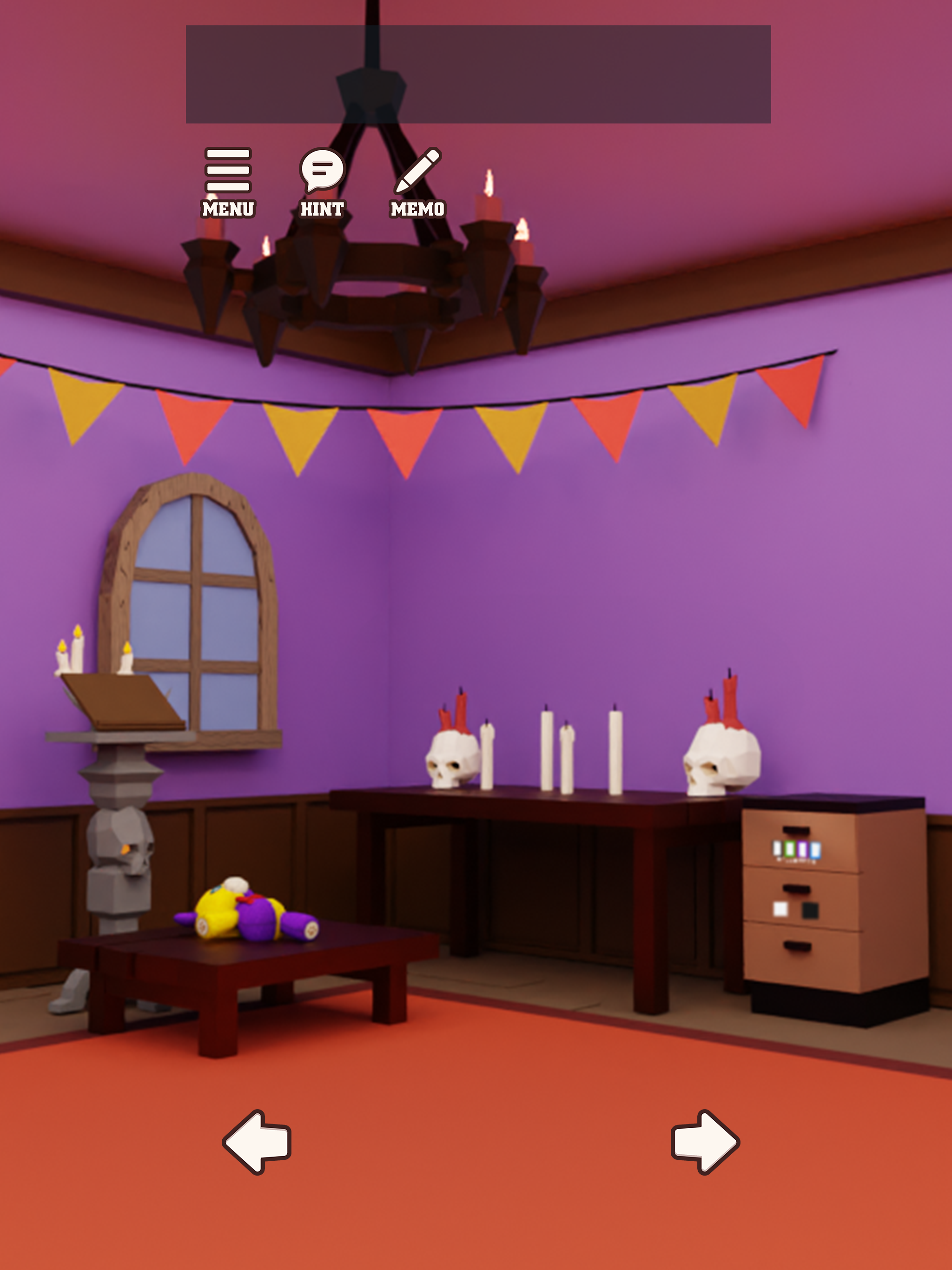Pull the bottom drawer handle
The image size is (952, 1270).
coord(798,947)
